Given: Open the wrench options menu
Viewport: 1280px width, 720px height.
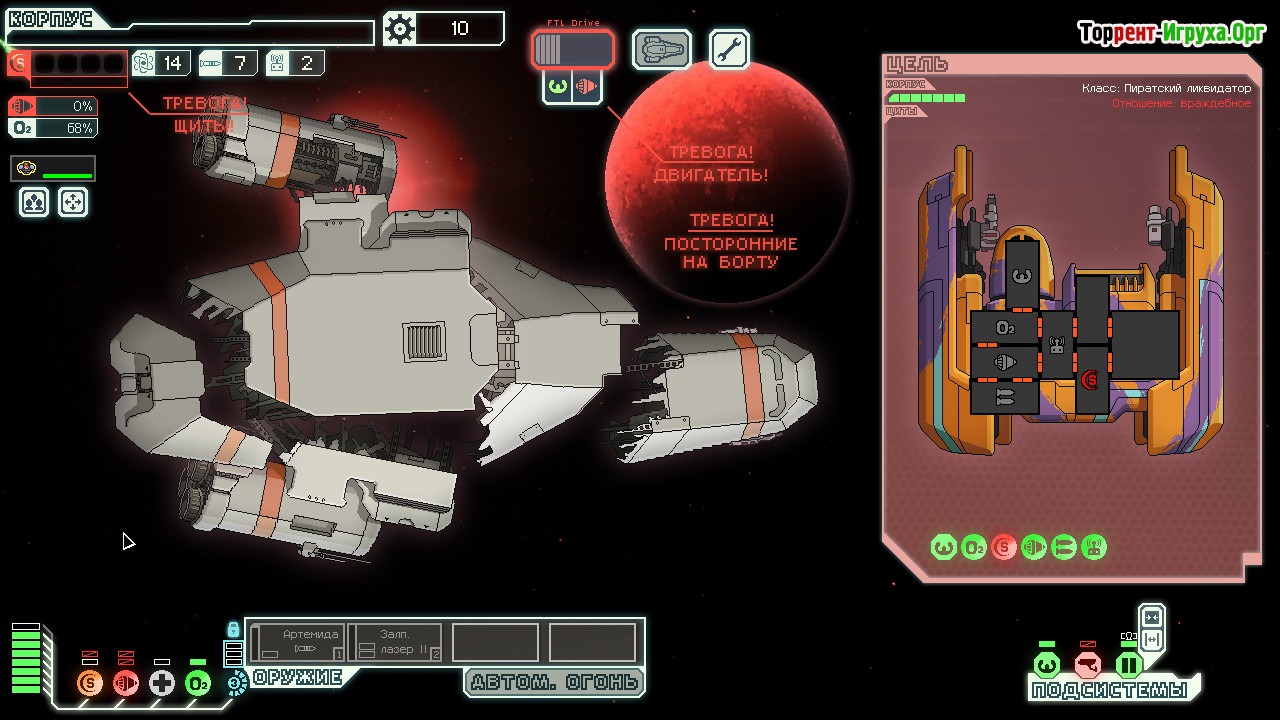Looking at the screenshot, I should click(729, 49).
